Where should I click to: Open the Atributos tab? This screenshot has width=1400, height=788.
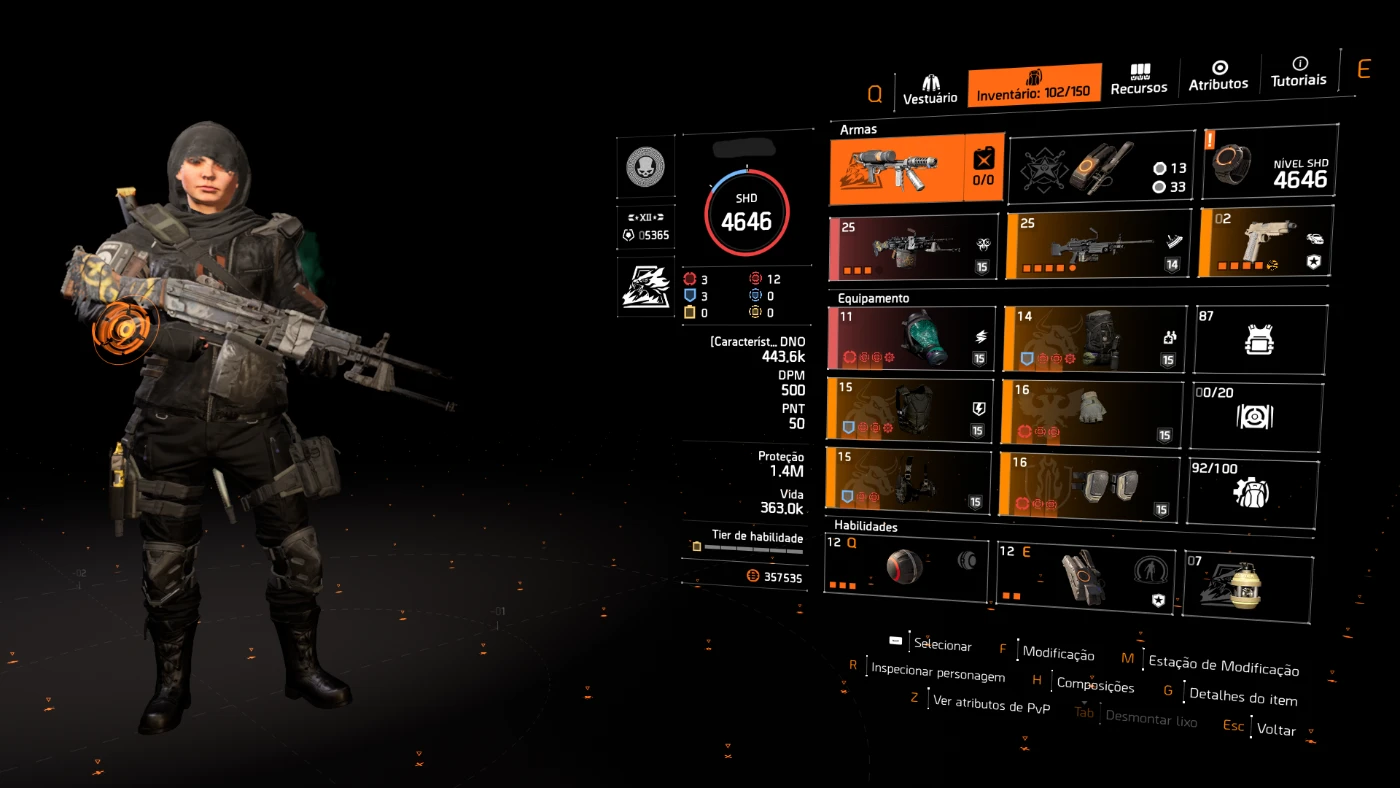point(1218,76)
